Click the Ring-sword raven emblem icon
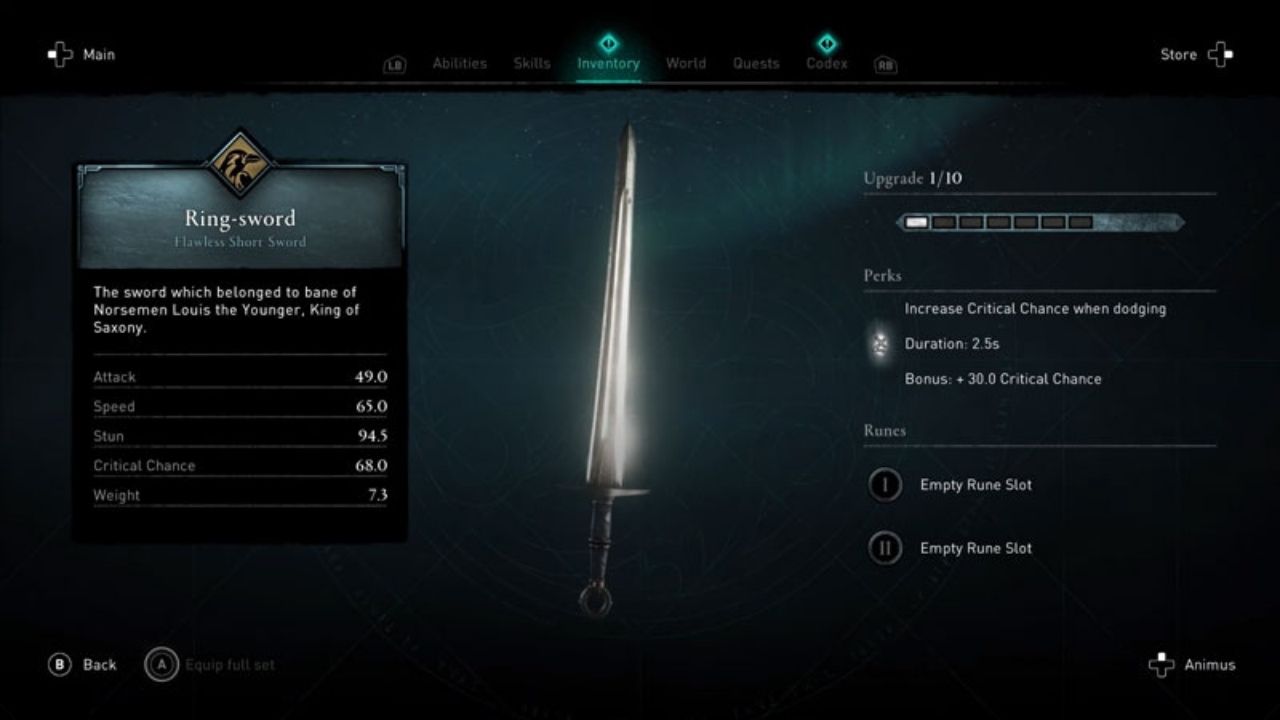Viewport: 1280px width, 720px height. (x=240, y=169)
